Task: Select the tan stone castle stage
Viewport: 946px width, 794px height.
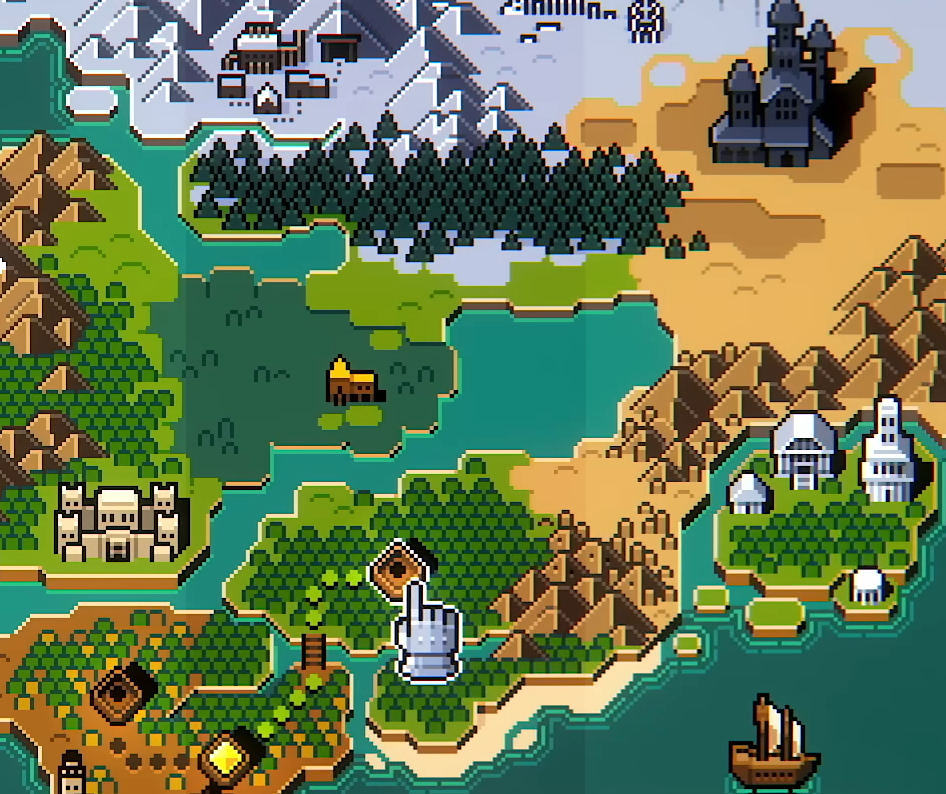Action: coord(122,523)
